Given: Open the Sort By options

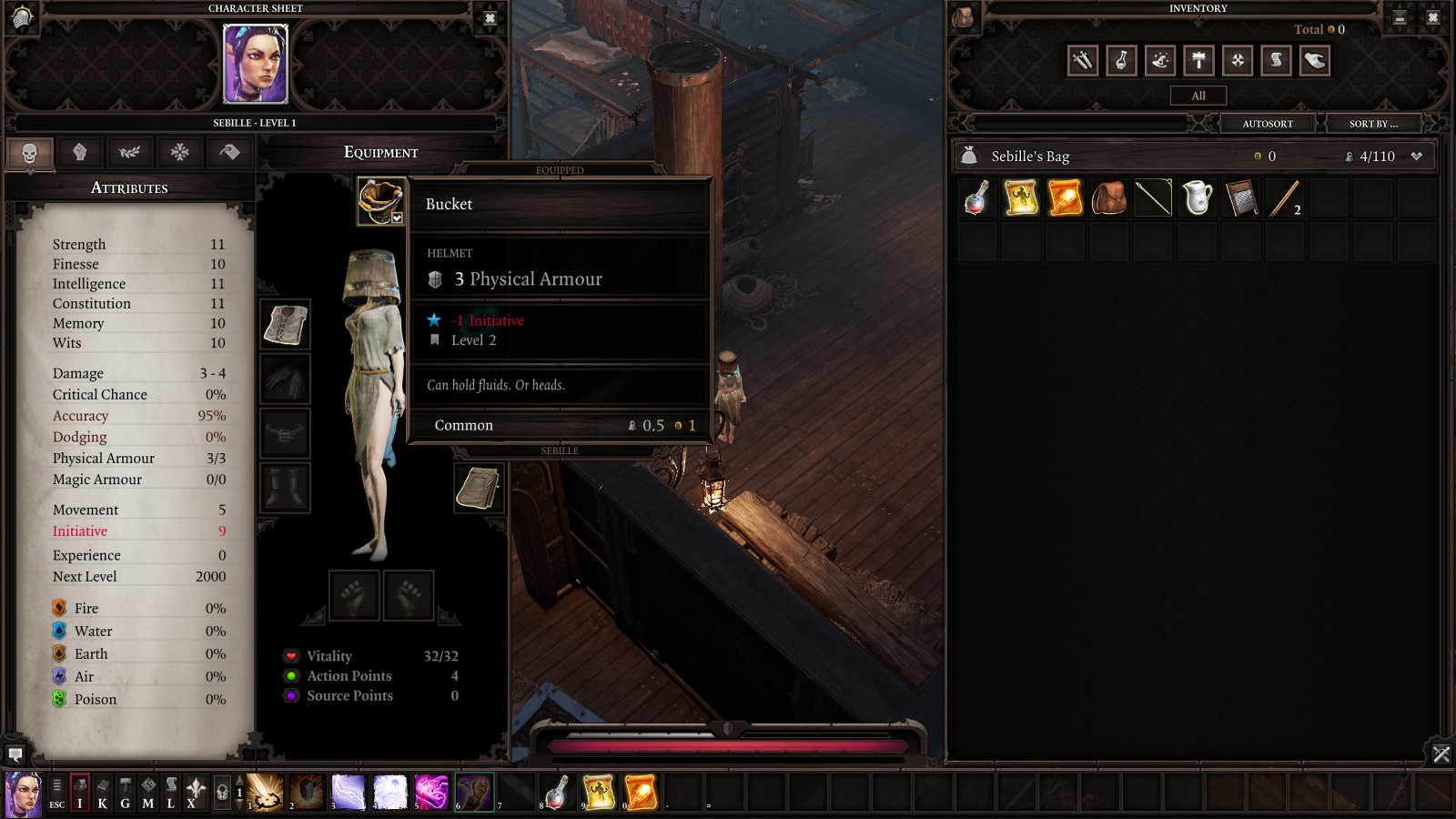Looking at the screenshot, I should [1373, 124].
